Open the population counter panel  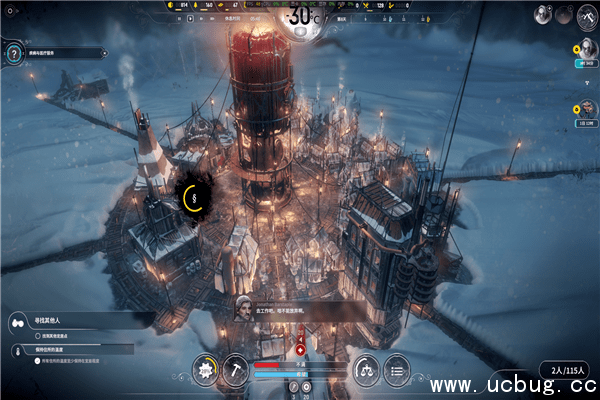pyautogui.click(x=561, y=369)
